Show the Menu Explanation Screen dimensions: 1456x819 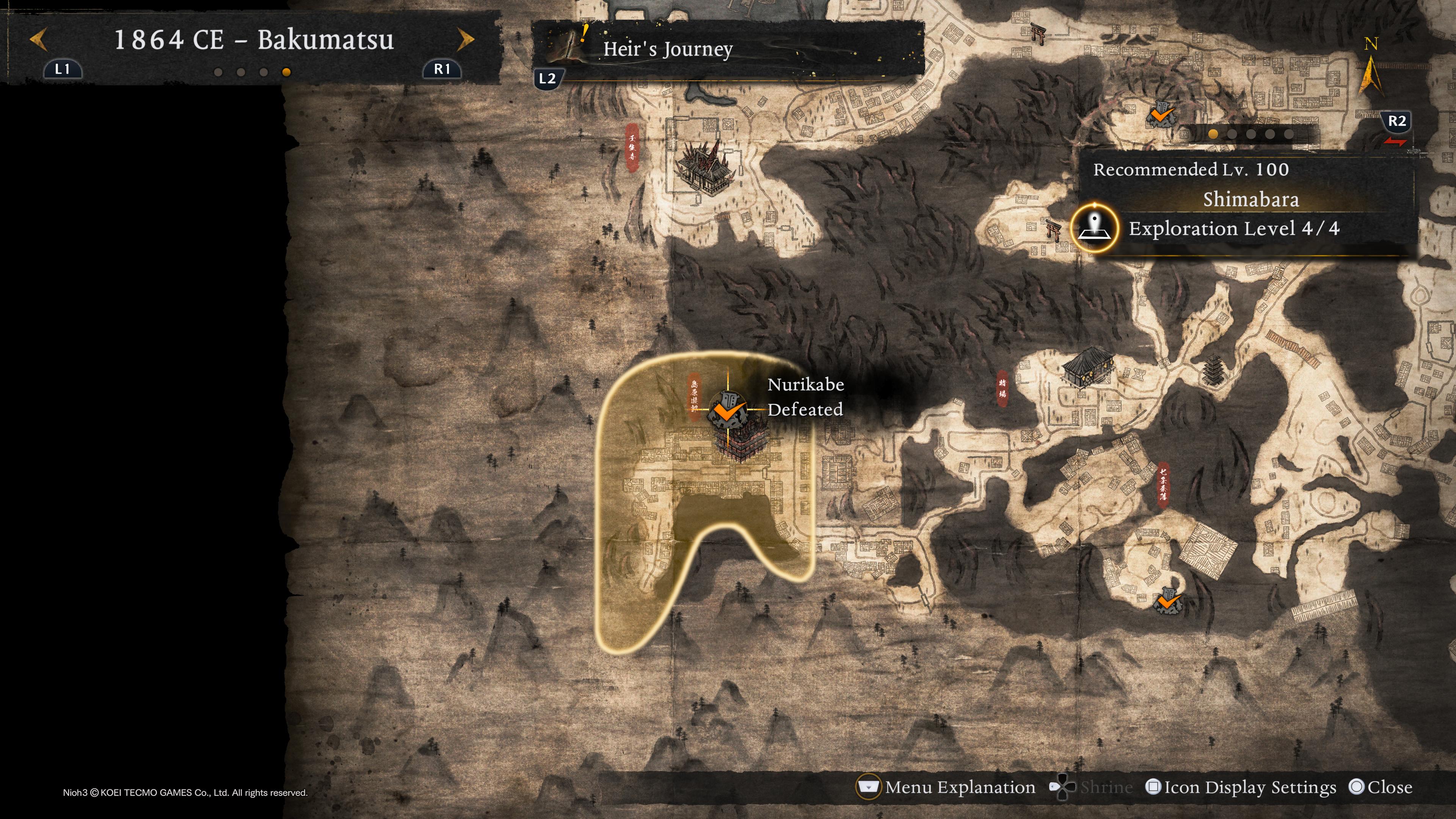point(947,787)
